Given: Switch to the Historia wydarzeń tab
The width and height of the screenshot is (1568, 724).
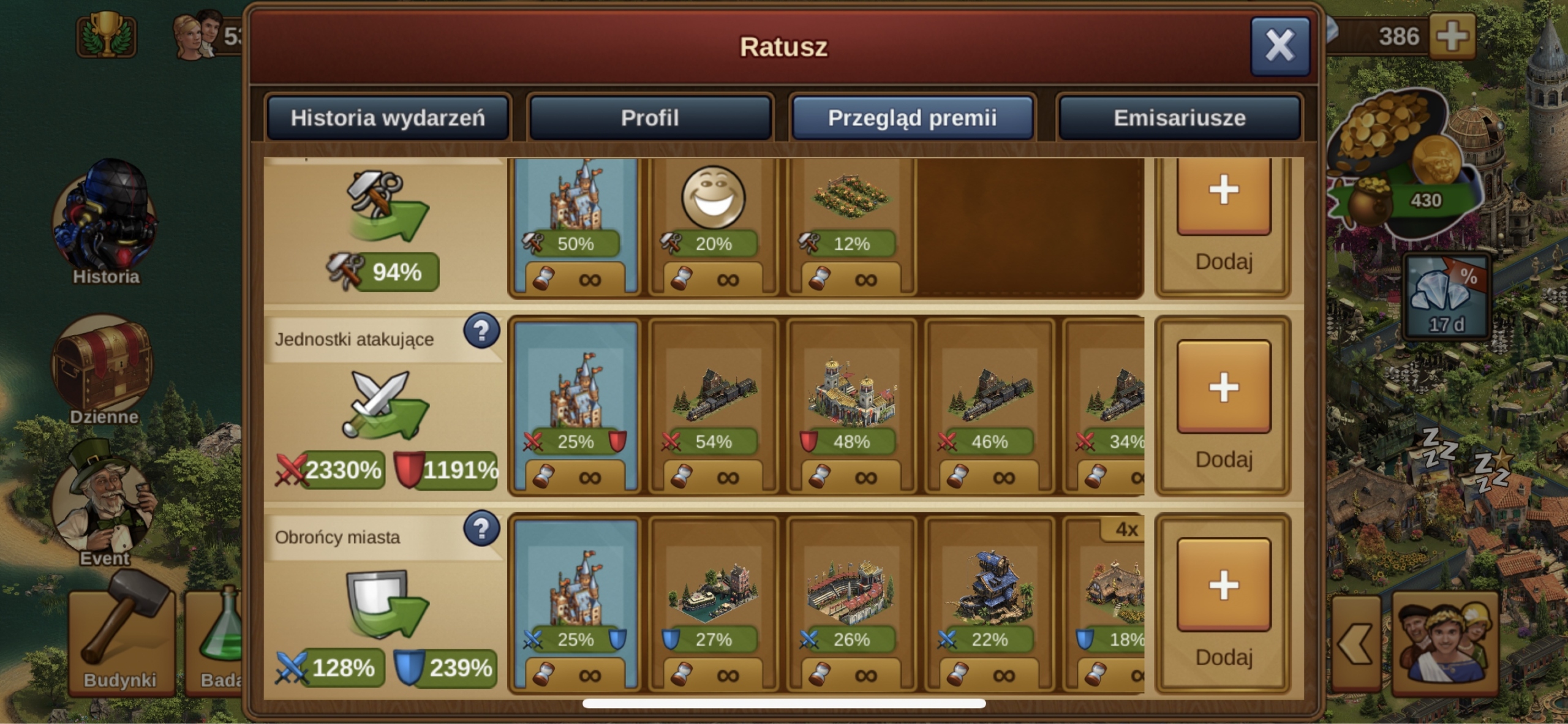Looking at the screenshot, I should 387,118.
